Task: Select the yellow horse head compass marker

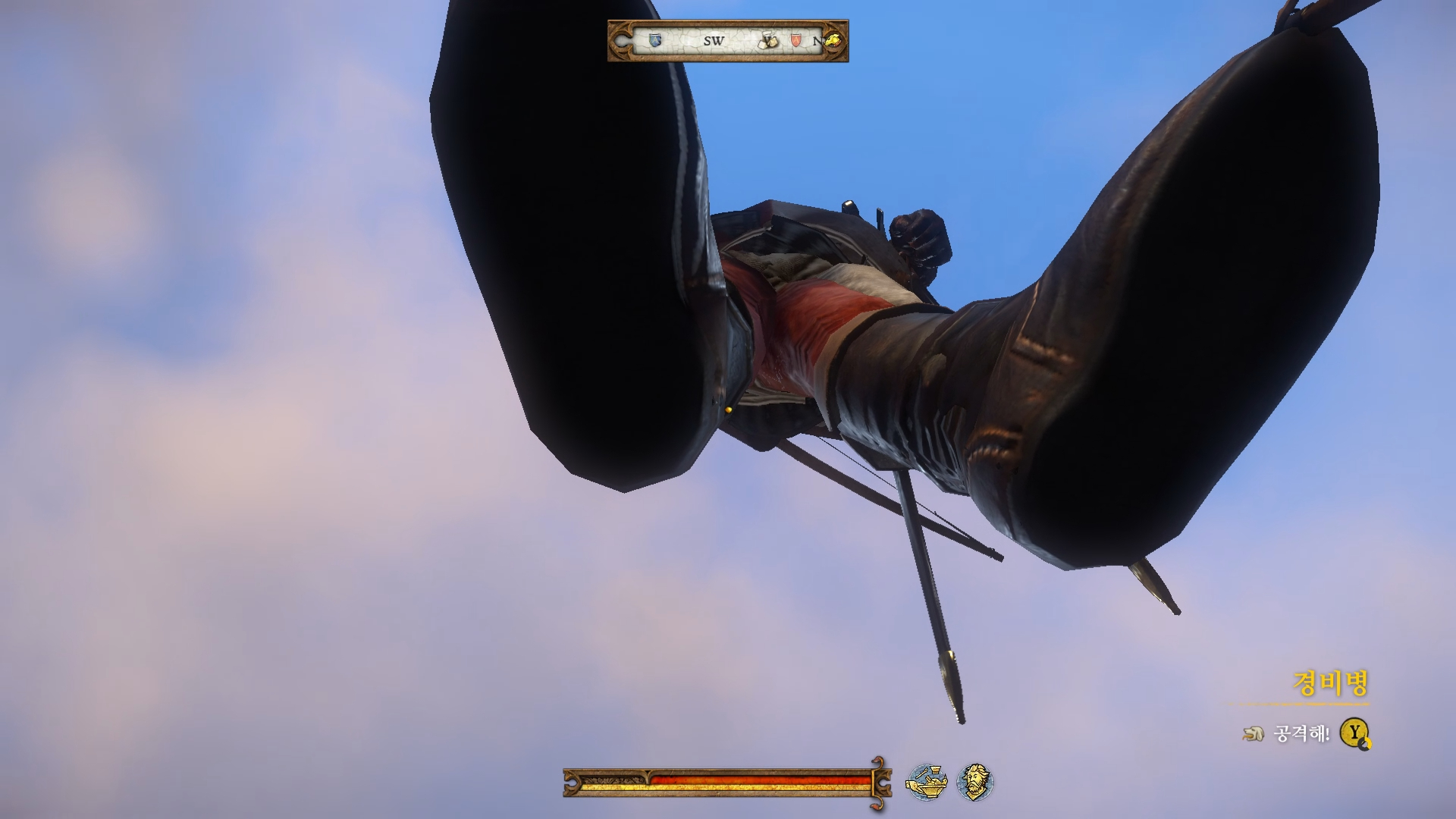Action: 833,40
